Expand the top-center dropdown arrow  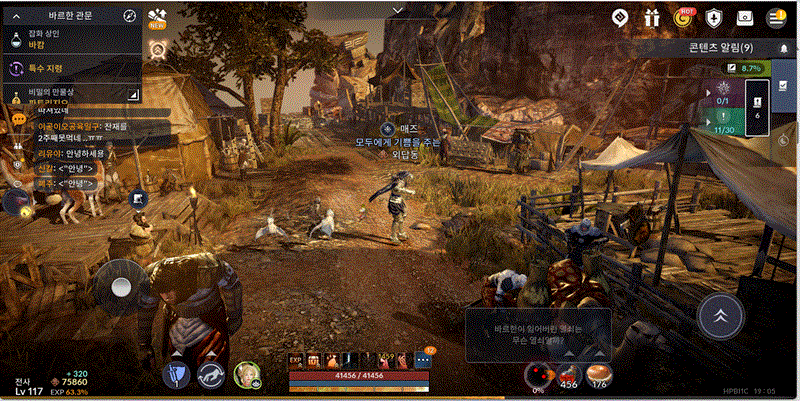tap(399, 9)
